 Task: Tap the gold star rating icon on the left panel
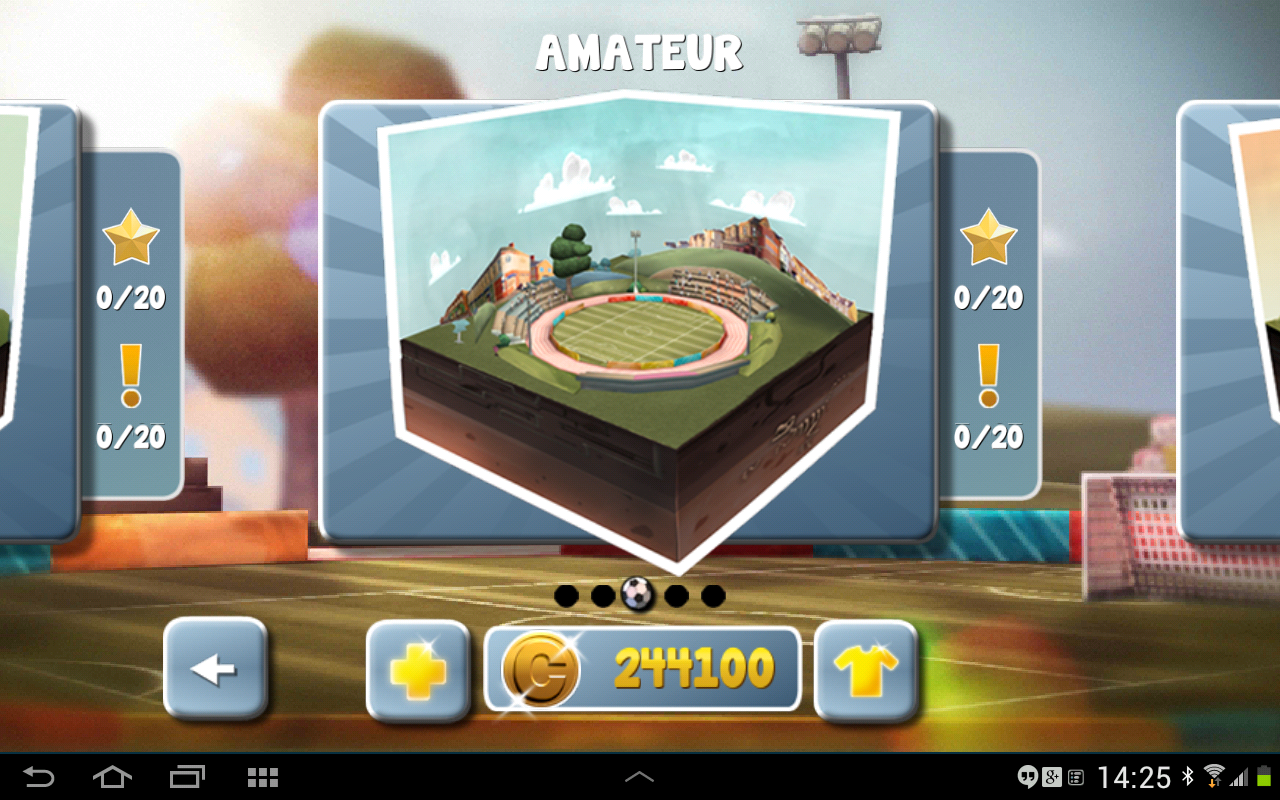[130, 238]
